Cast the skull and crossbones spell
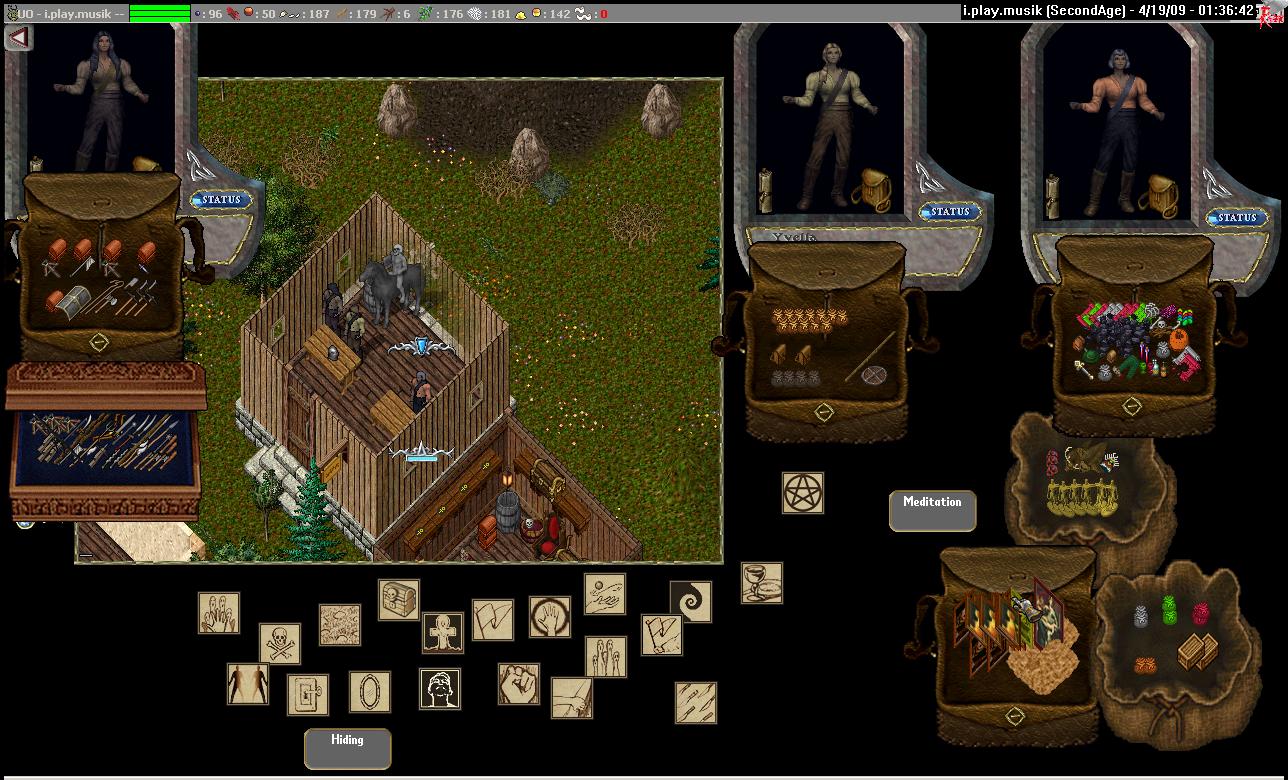The height and width of the screenshot is (780, 1288). [280, 644]
